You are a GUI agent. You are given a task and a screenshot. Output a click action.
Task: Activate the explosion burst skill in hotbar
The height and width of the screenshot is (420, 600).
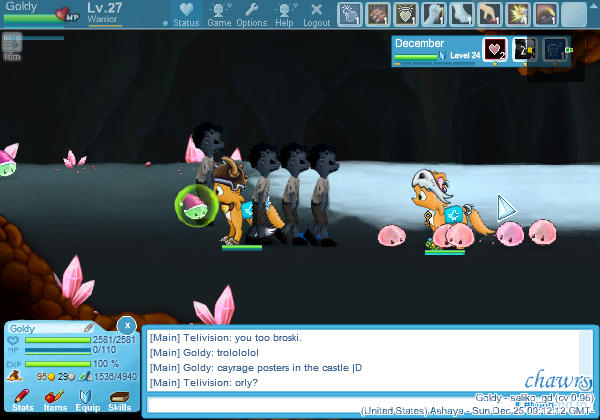[519, 14]
